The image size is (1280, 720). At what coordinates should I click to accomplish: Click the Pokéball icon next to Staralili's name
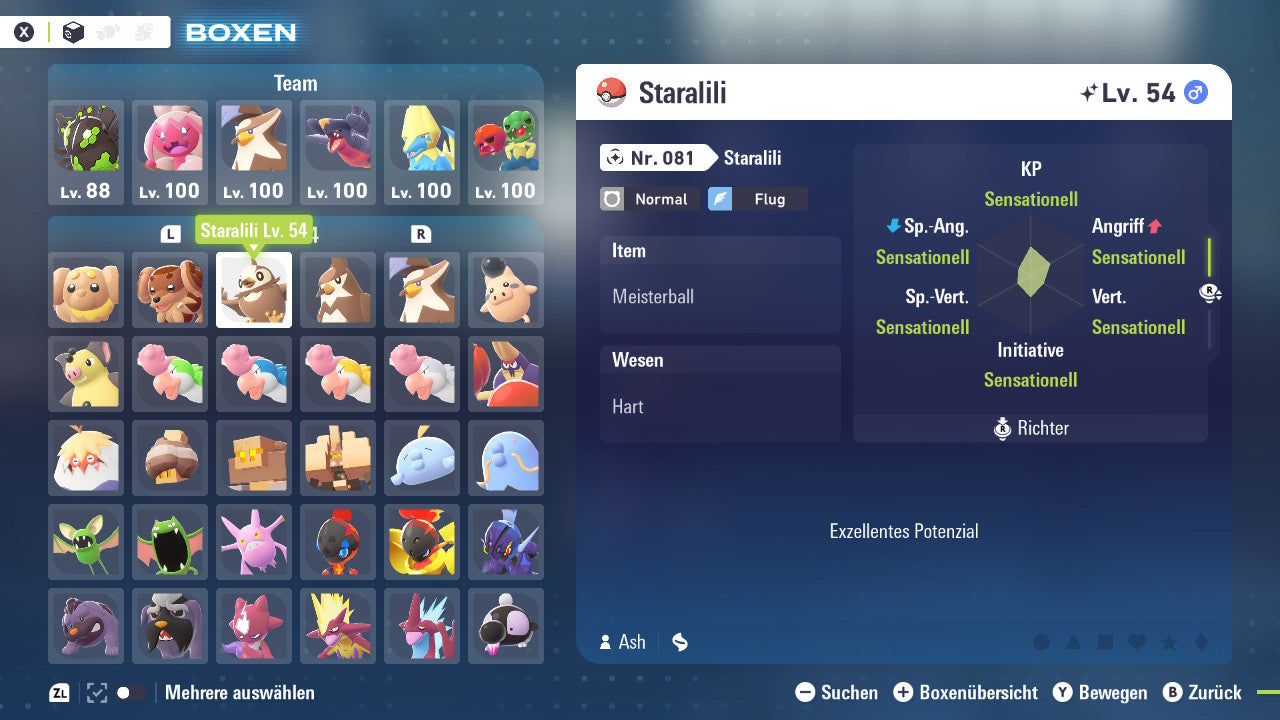[611, 91]
